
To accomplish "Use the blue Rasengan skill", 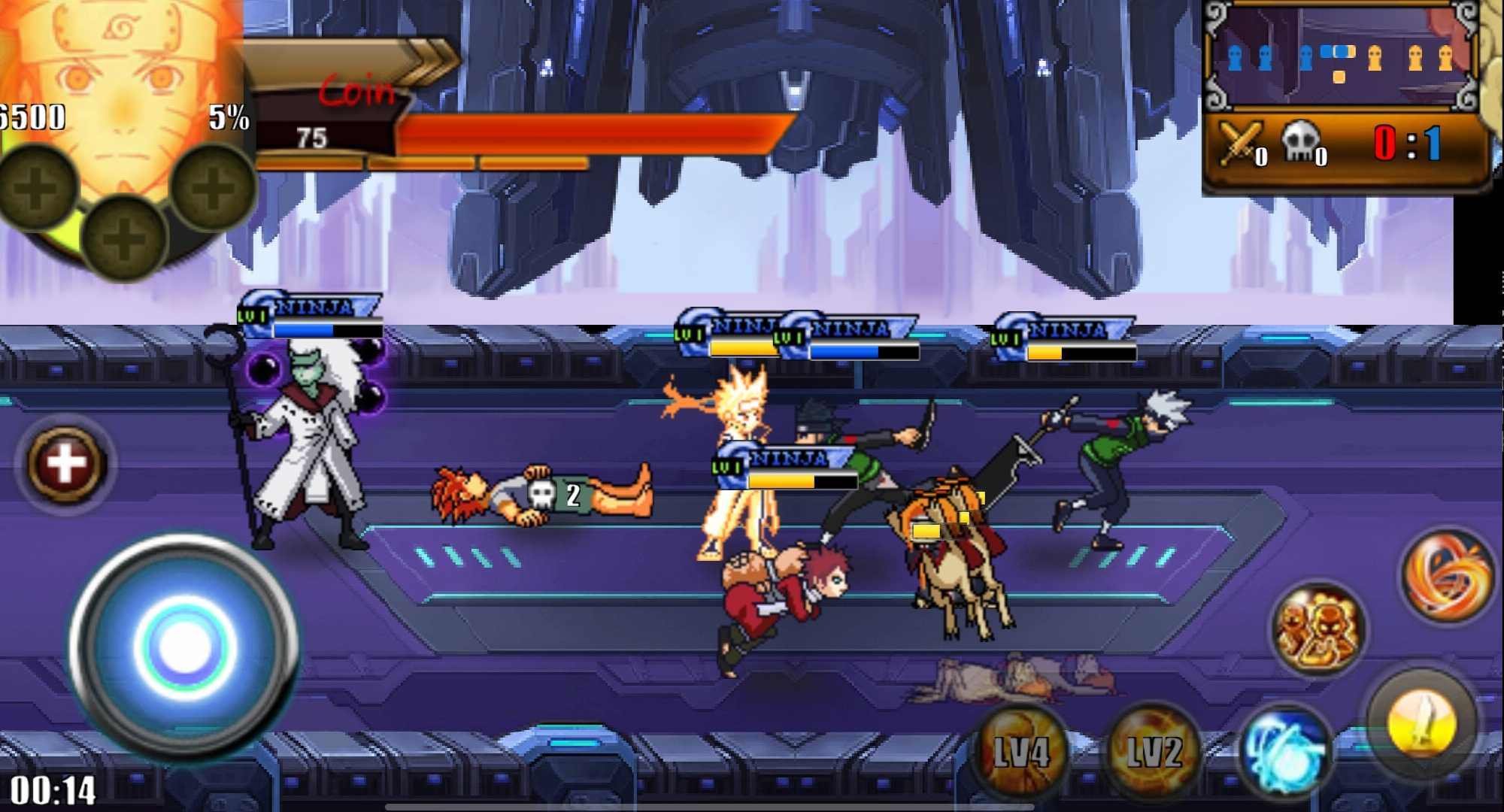I will click(1284, 750).
